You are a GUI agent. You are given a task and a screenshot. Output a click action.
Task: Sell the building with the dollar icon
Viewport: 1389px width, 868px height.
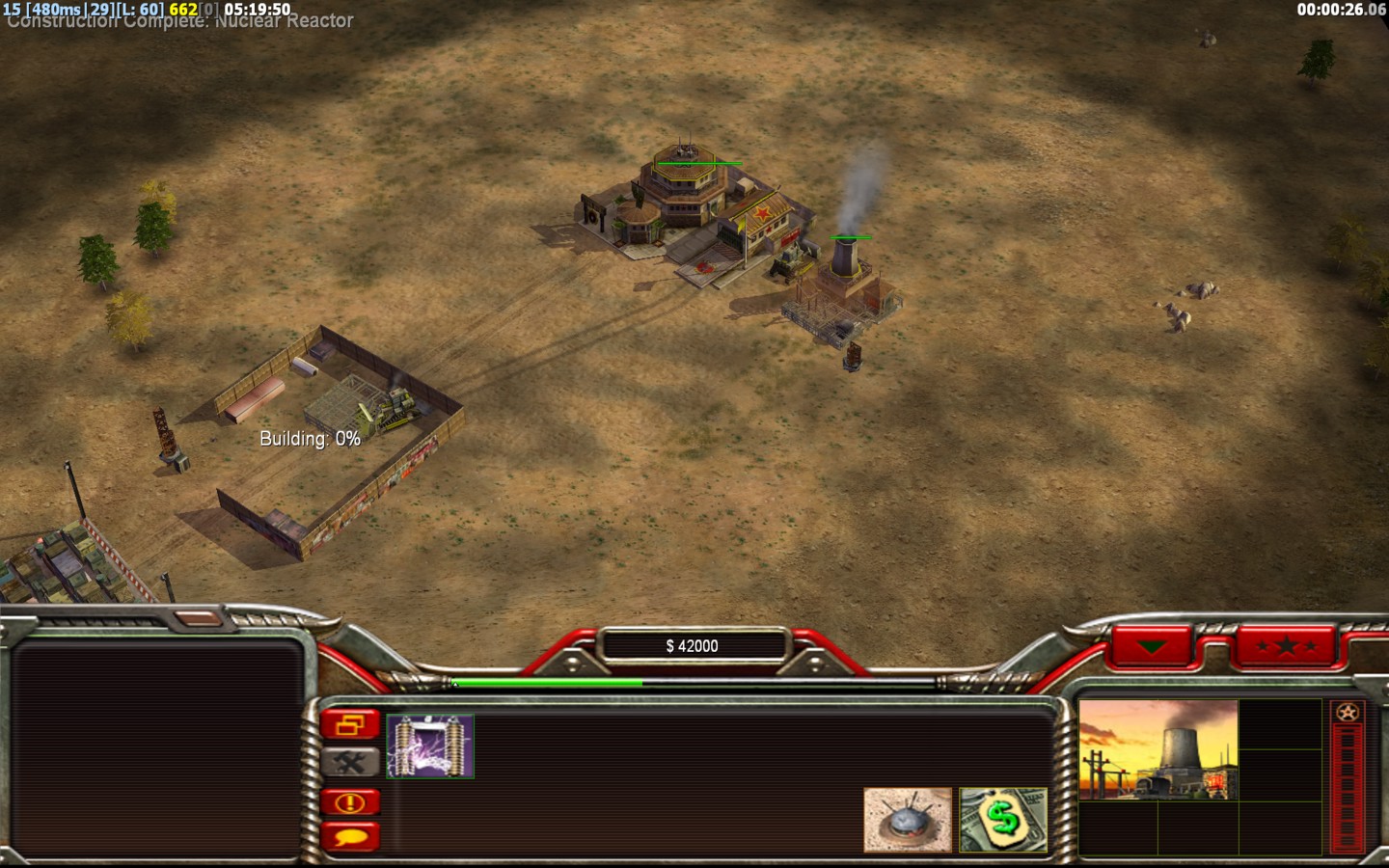[1003, 820]
